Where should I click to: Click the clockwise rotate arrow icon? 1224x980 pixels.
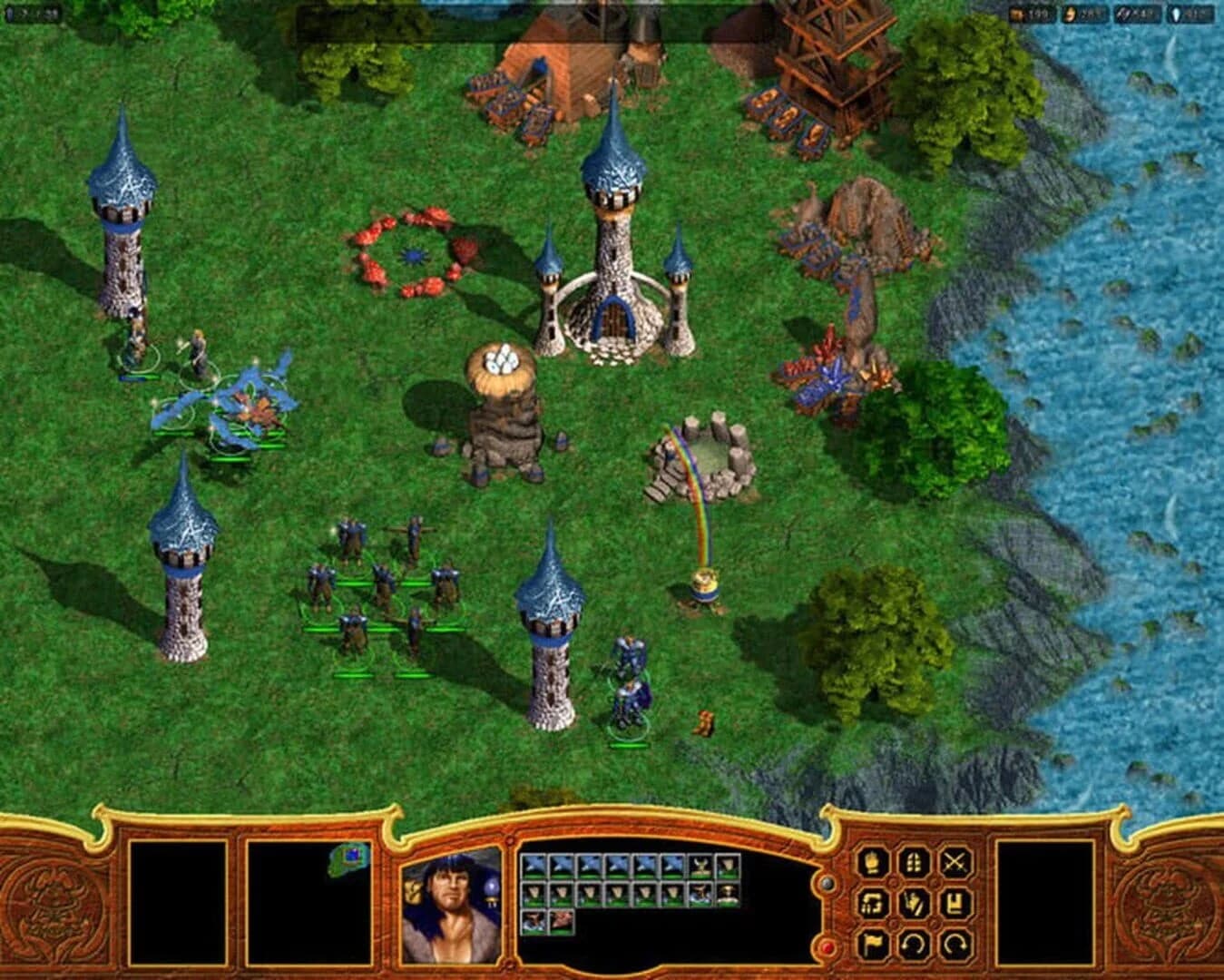pyautogui.click(x=955, y=946)
